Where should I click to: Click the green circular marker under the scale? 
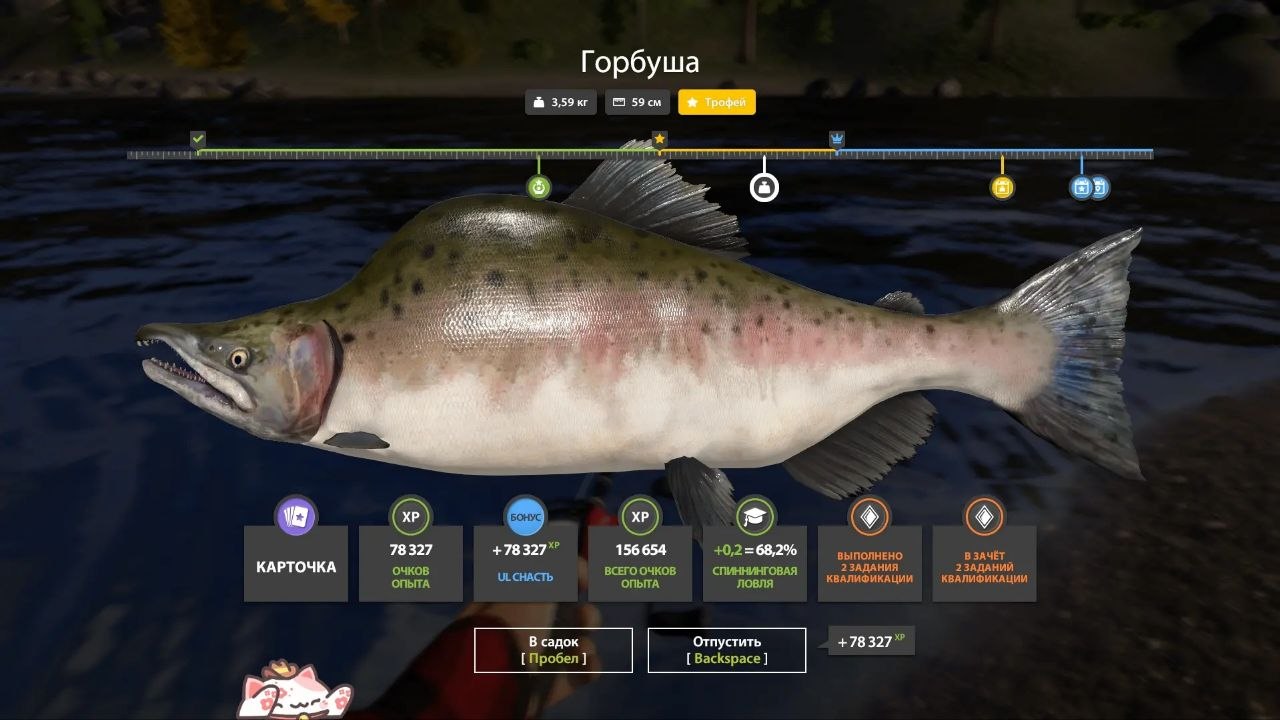point(539,187)
